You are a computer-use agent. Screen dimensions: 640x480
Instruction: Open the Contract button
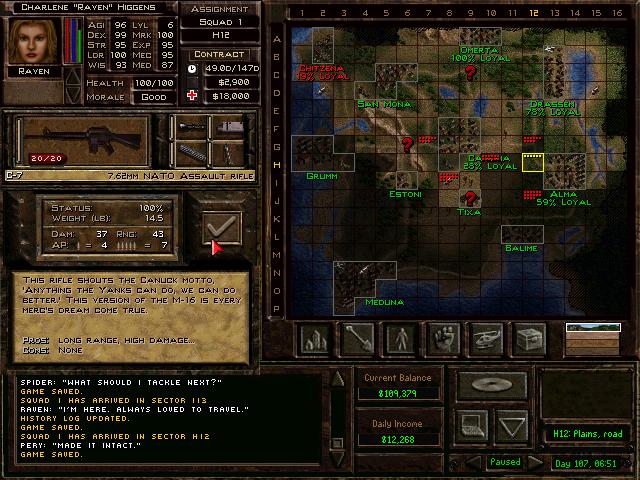[x=219, y=54]
